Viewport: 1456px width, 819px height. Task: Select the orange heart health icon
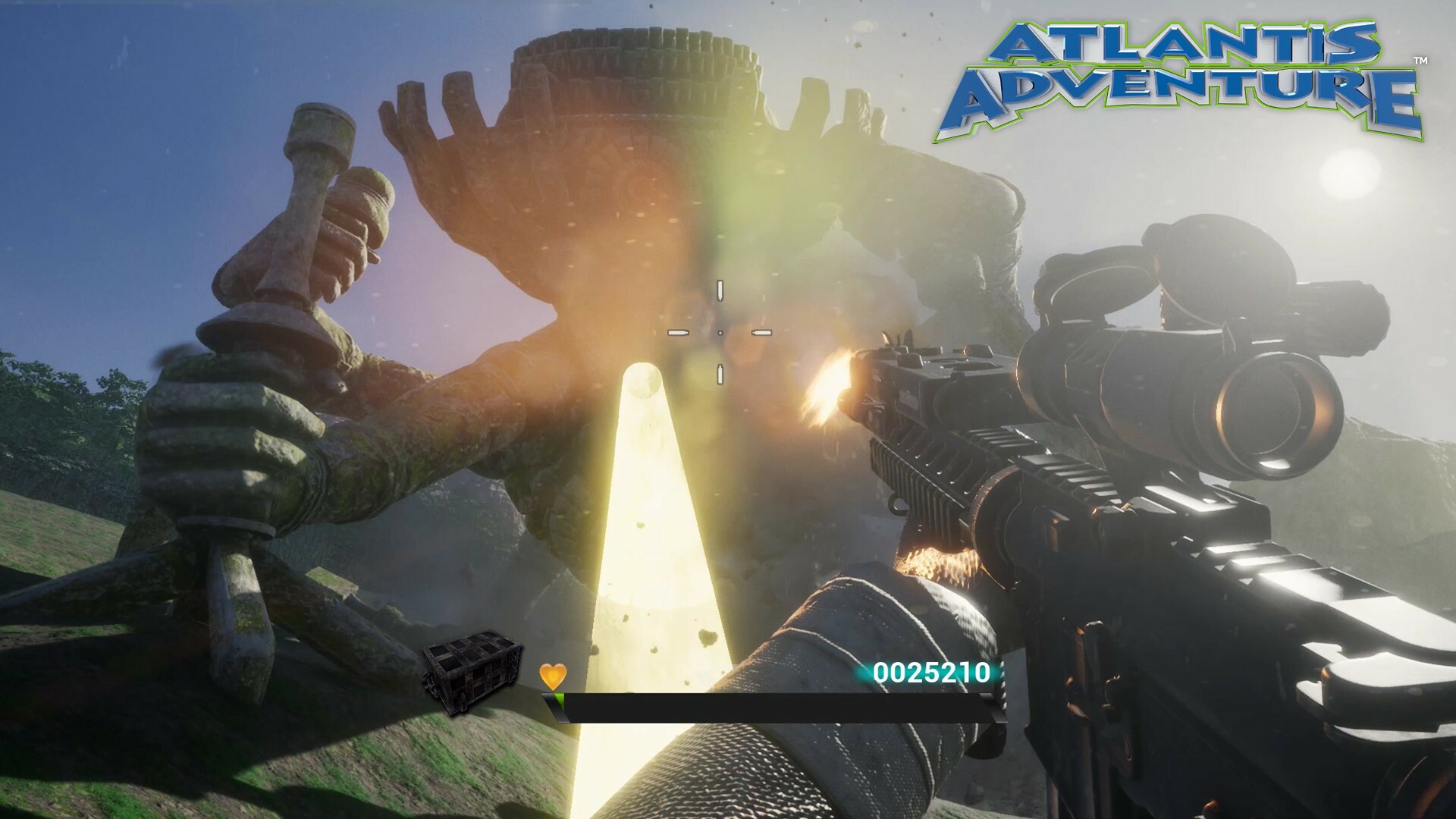[x=554, y=676]
